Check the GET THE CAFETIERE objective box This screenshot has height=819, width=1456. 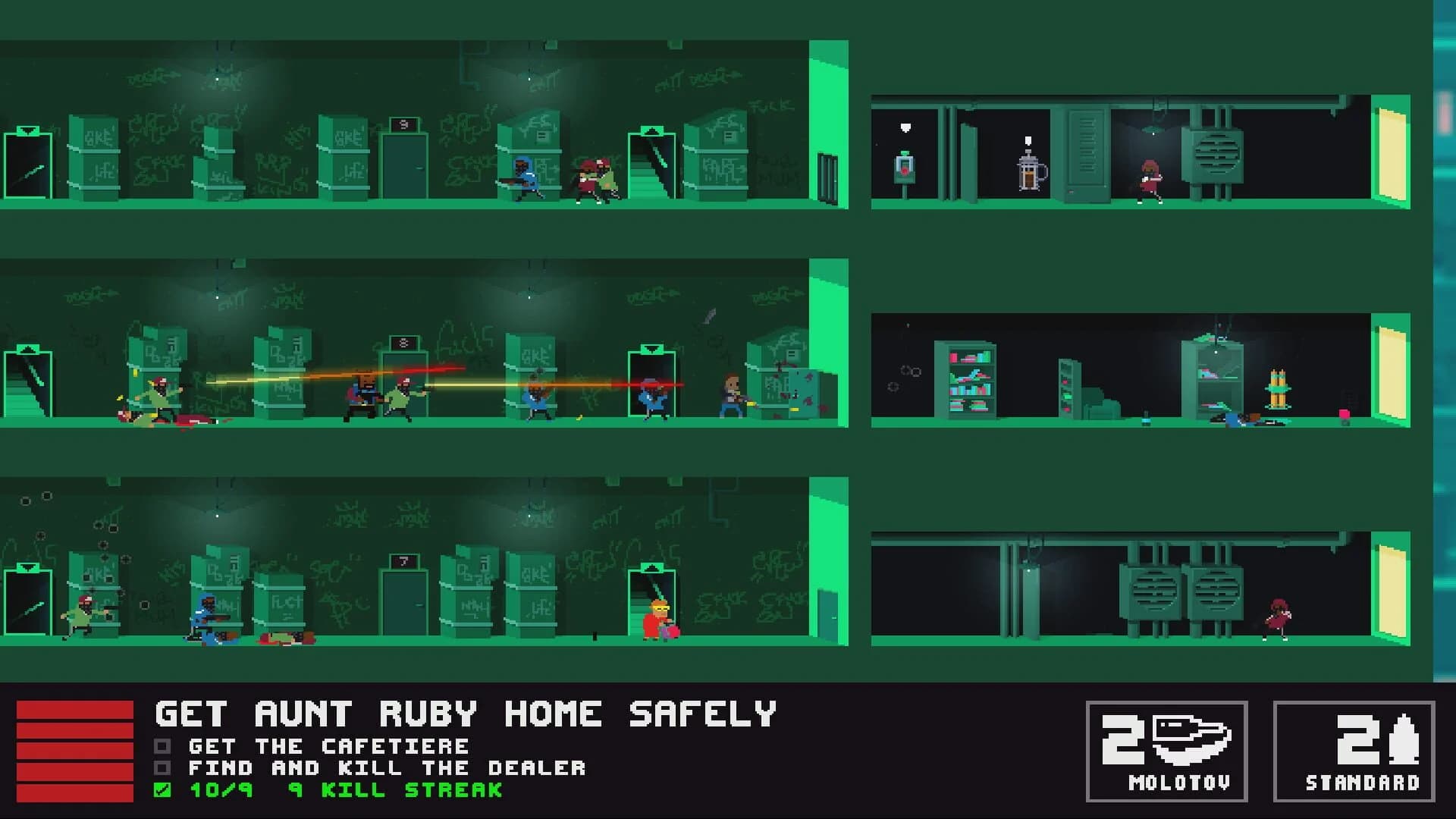[162, 746]
